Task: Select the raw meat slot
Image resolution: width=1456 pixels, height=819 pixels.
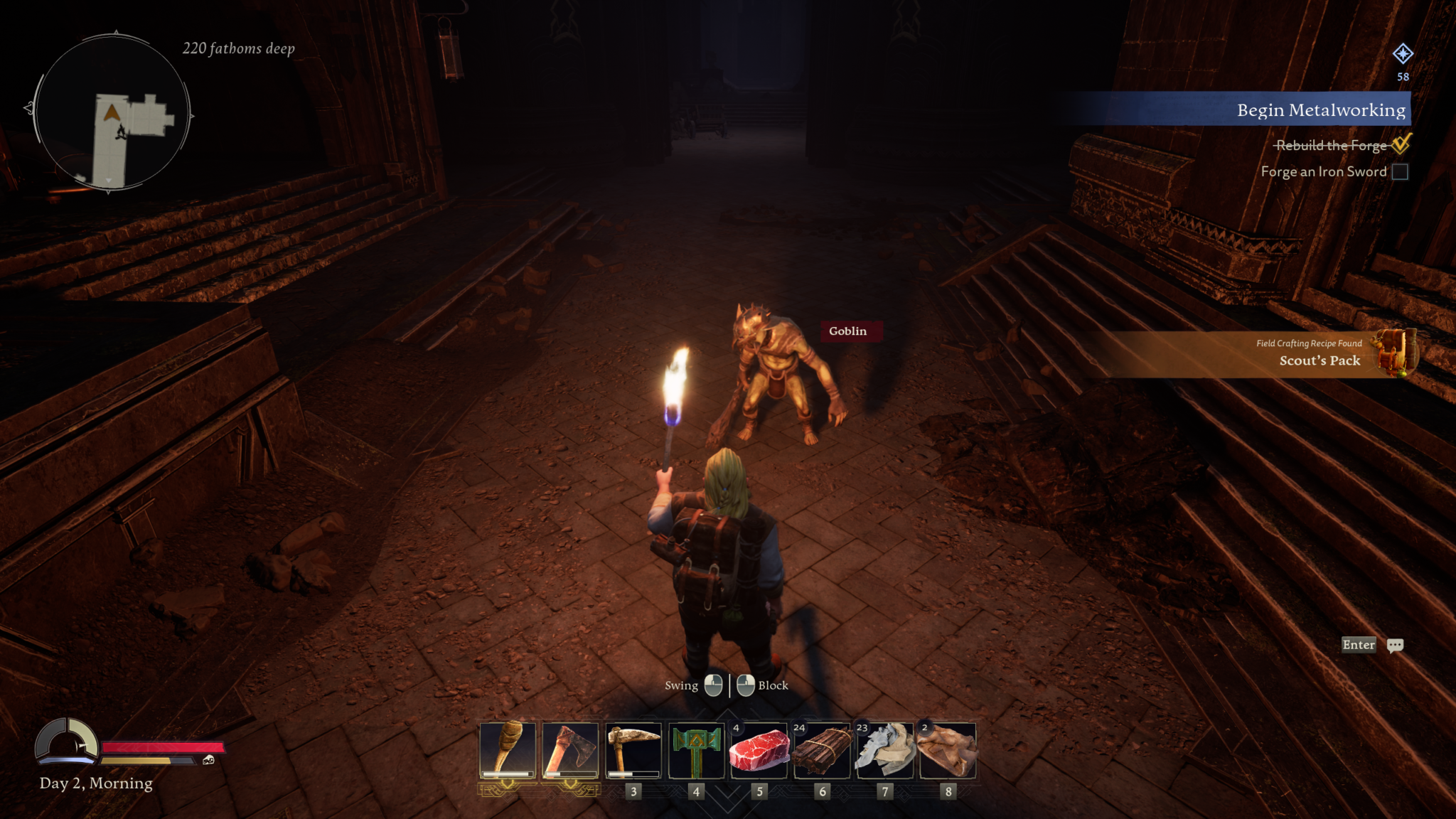Action: [x=759, y=751]
